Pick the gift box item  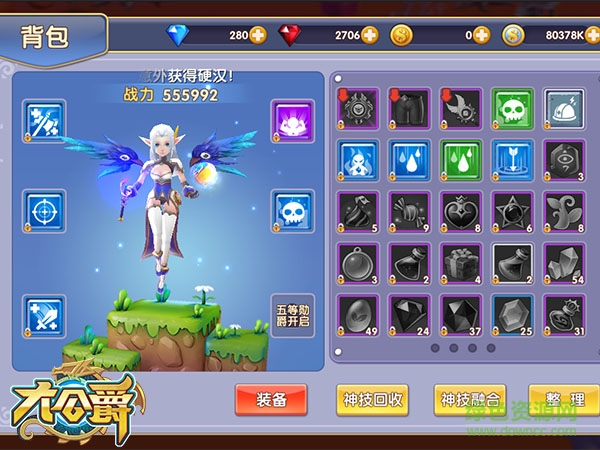[460, 263]
